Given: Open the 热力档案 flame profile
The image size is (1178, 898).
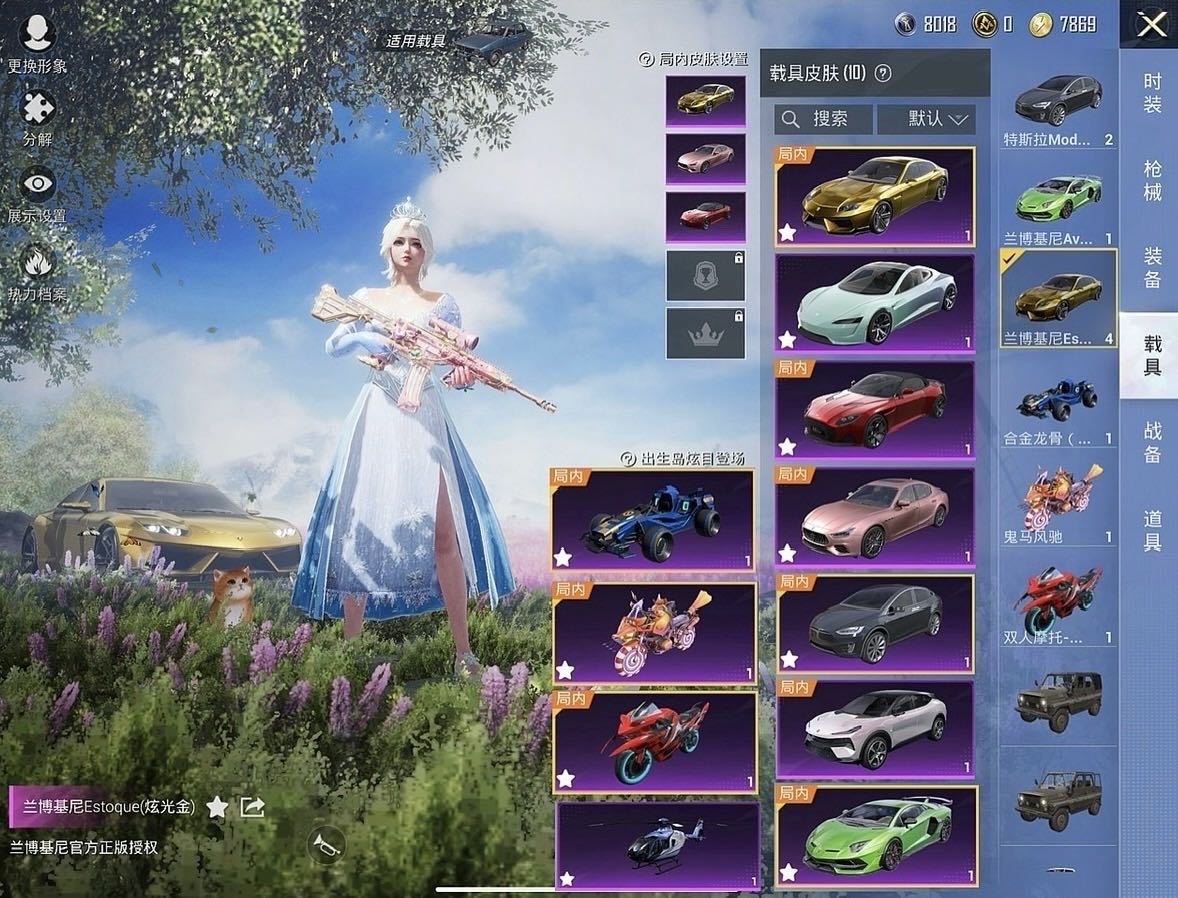Looking at the screenshot, I should [x=38, y=270].
